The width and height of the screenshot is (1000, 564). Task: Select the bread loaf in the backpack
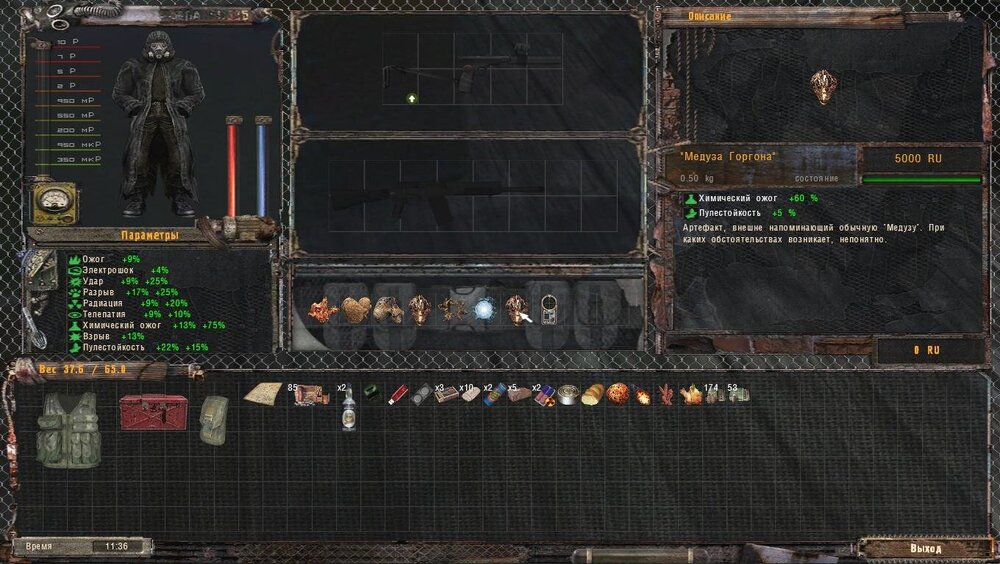click(593, 395)
